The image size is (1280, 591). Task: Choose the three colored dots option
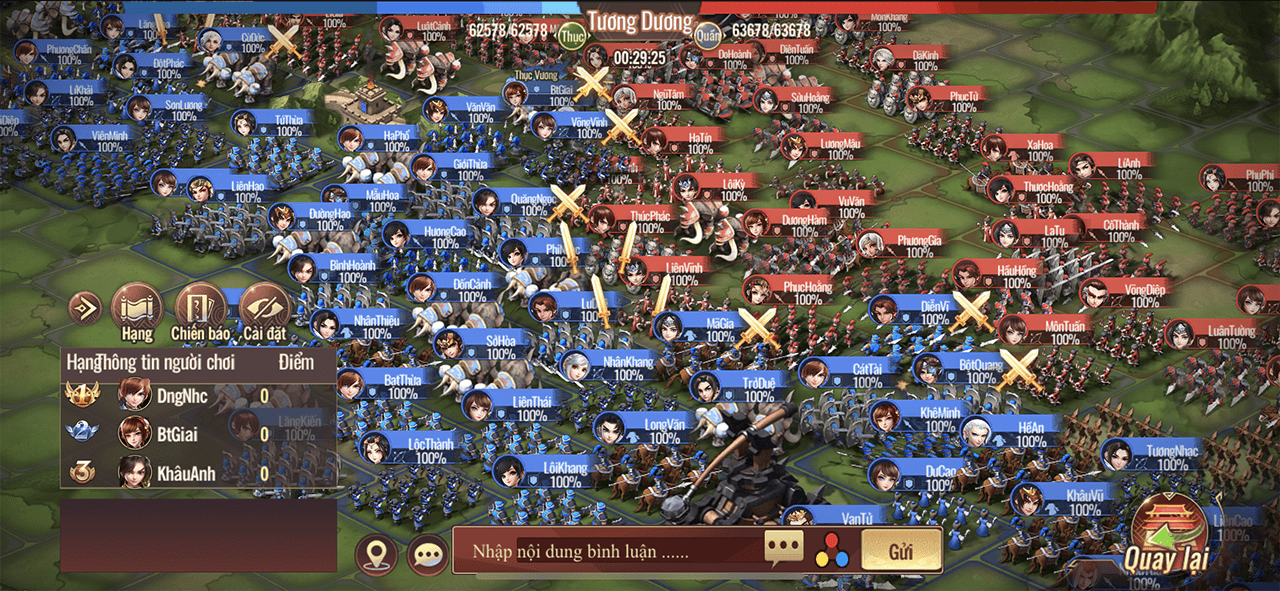pyautogui.click(x=831, y=551)
